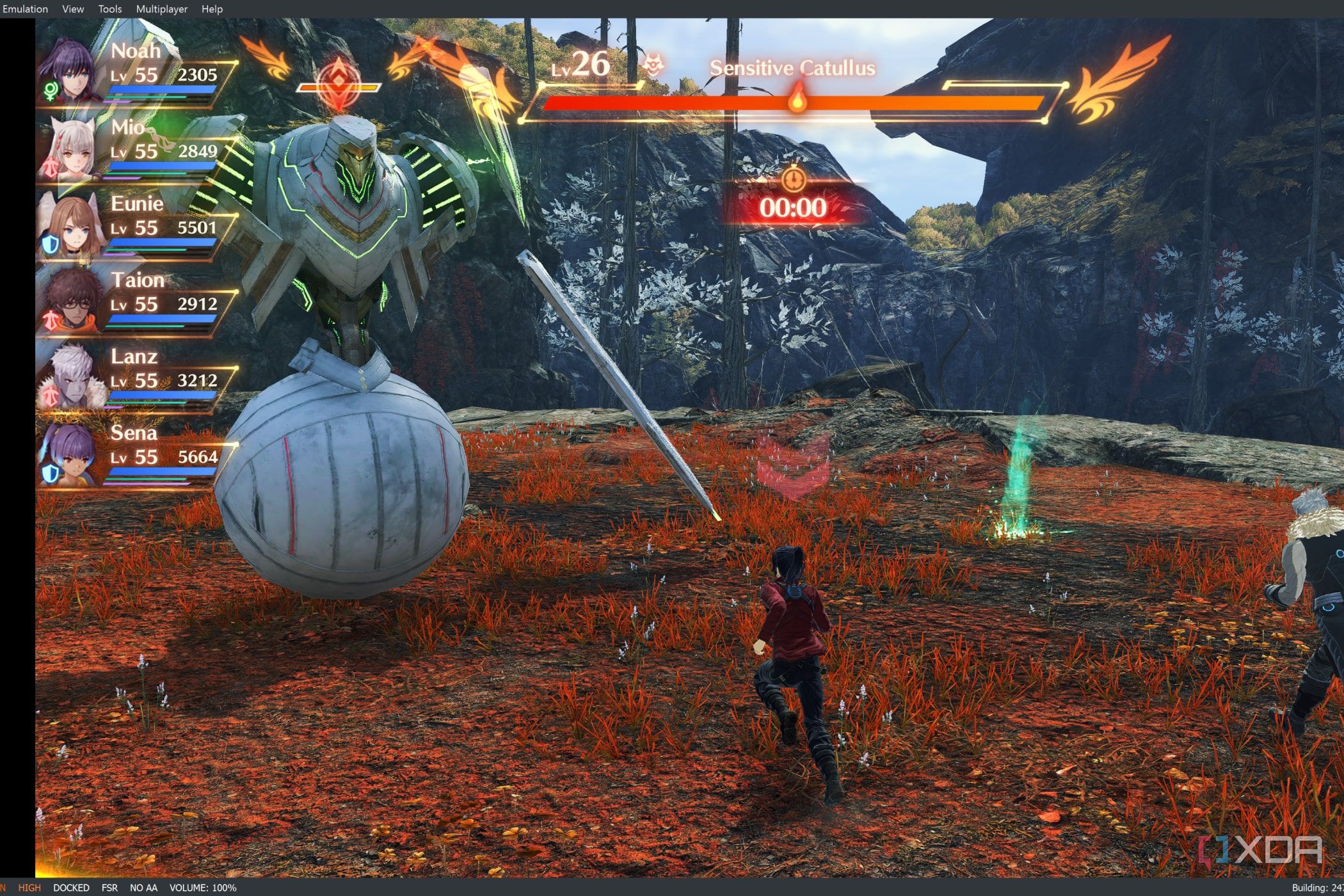
Task: Pick Taion's party portrait
Action: click(x=70, y=301)
